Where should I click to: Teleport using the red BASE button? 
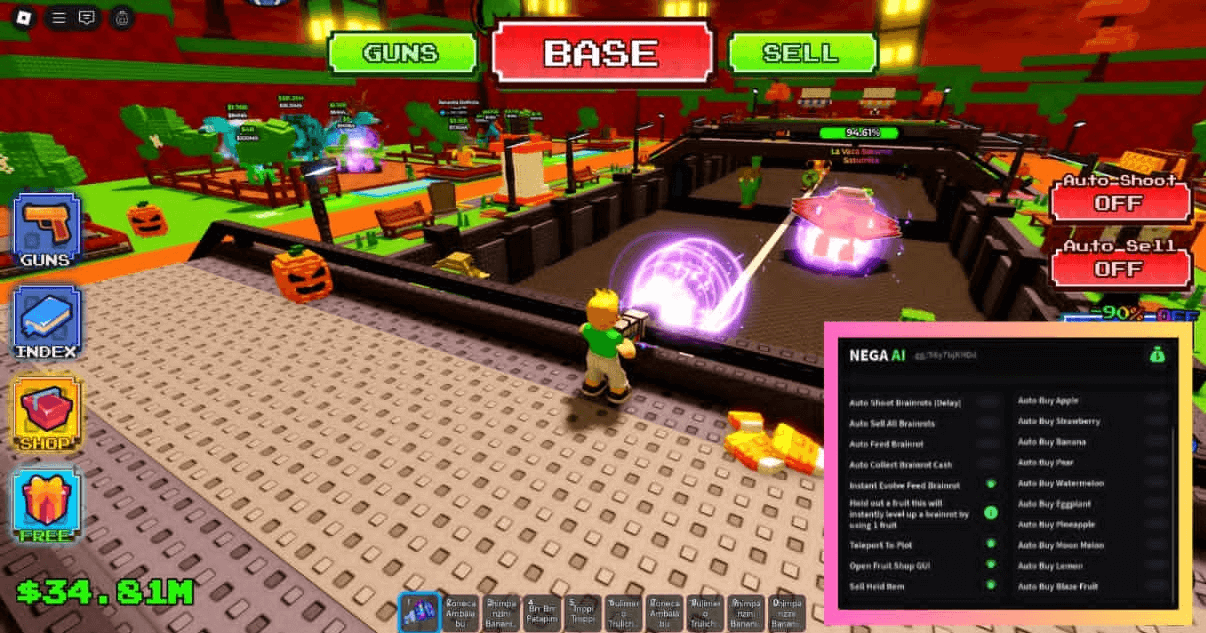[601, 53]
